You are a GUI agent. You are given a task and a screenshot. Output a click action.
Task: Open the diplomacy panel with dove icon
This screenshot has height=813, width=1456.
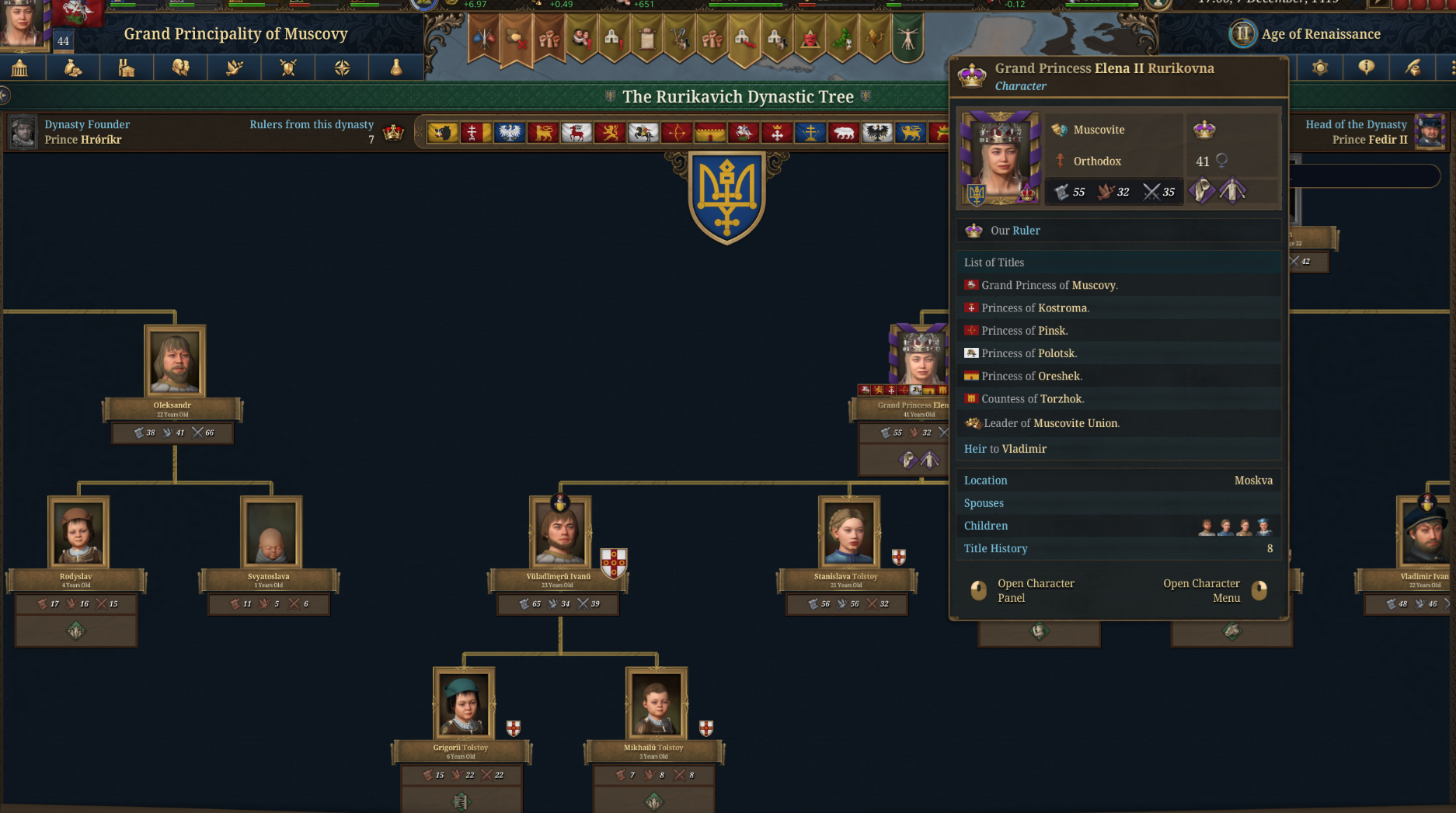point(233,68)
